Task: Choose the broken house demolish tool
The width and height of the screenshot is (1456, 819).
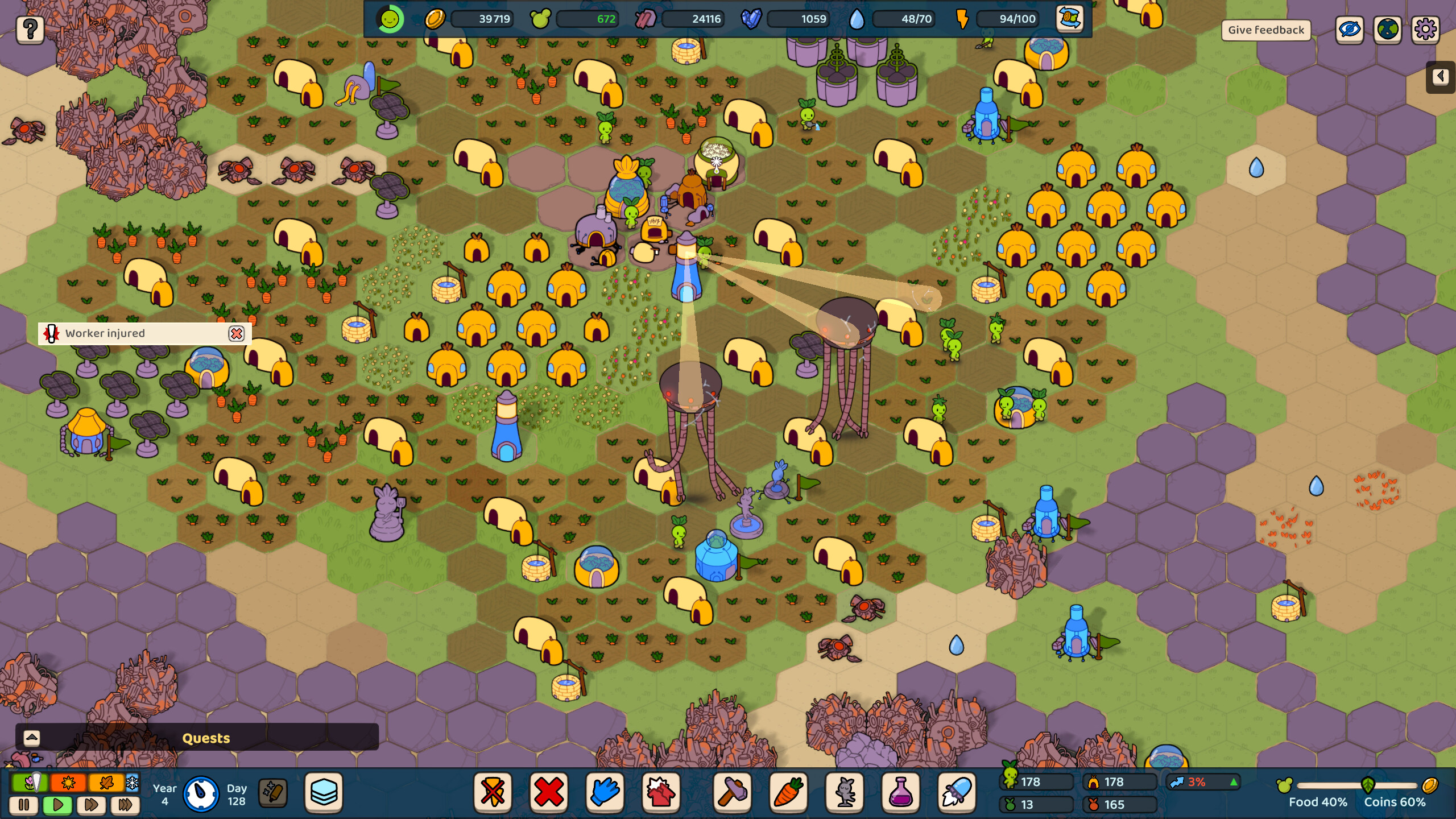Action: tap(662, 793)
